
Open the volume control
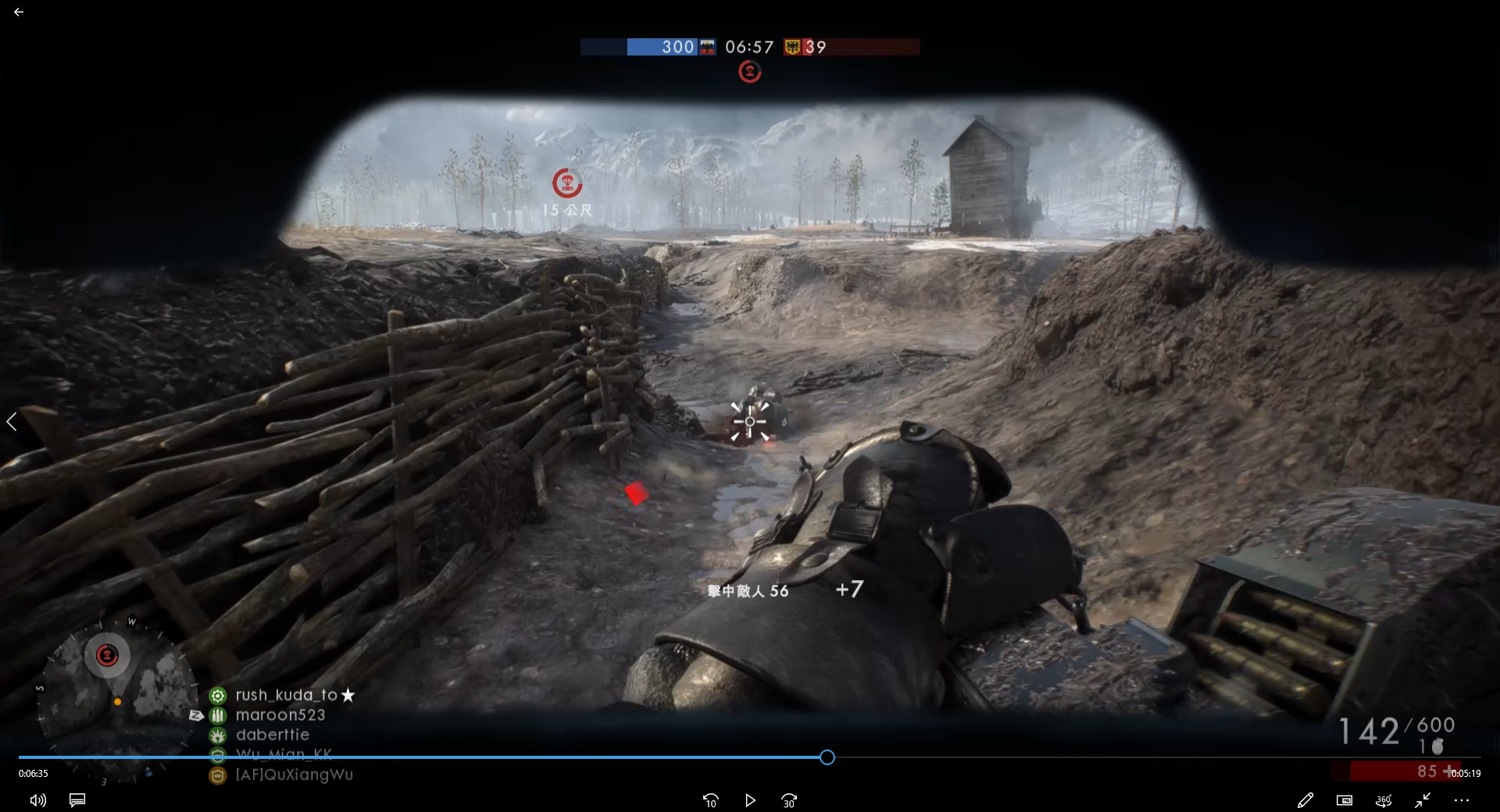[37, 800]
